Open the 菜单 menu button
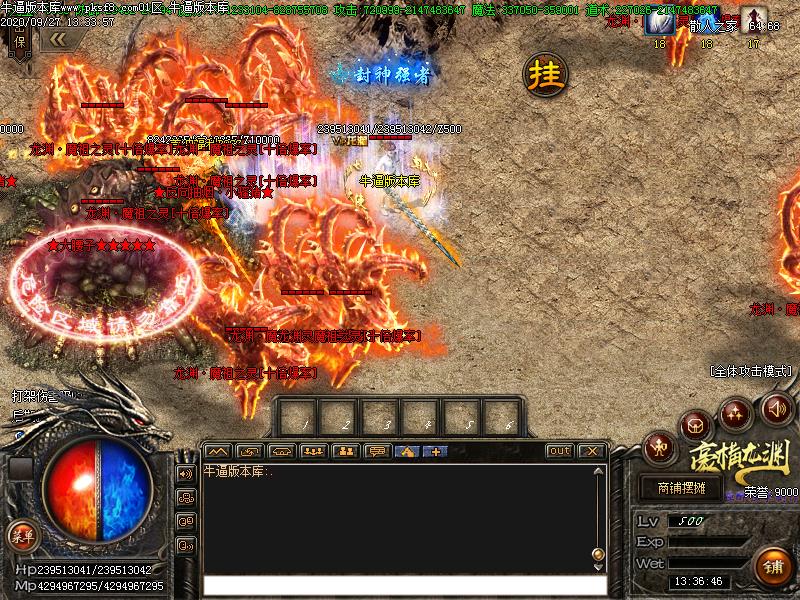 (x=22, y=535)
